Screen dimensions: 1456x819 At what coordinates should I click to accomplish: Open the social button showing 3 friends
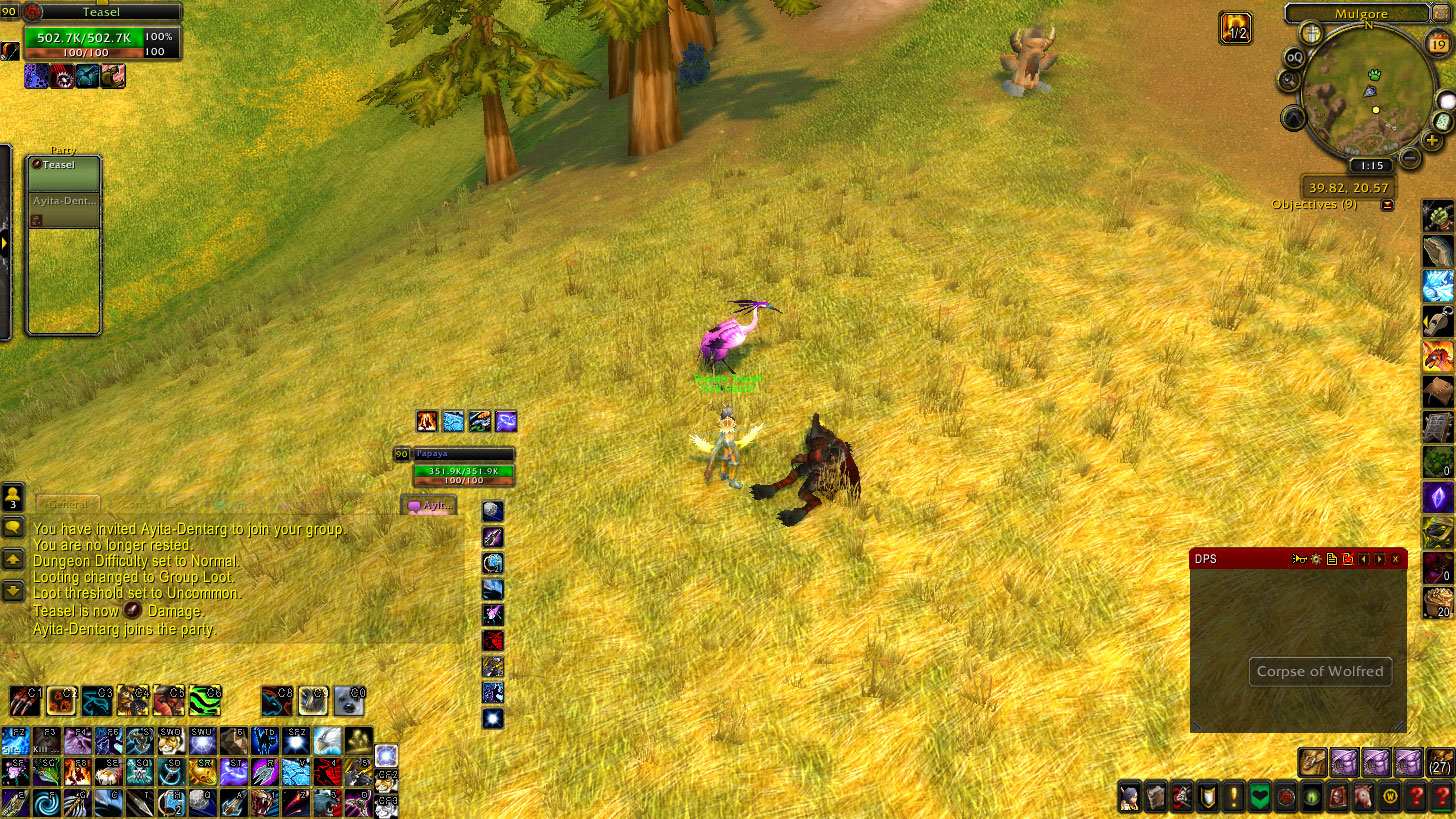(x=13, y=497)
